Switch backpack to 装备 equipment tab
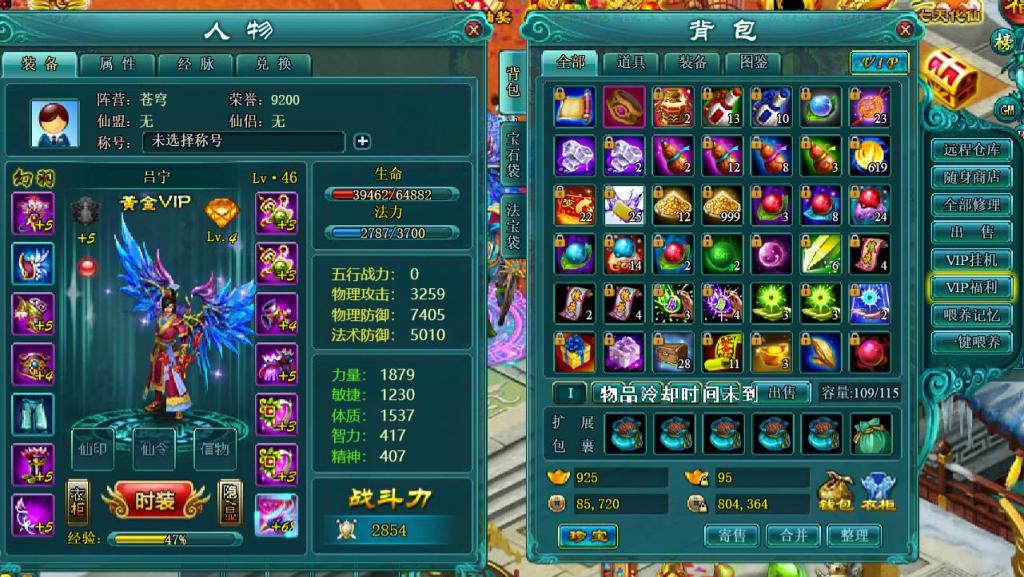 point(692,62)
